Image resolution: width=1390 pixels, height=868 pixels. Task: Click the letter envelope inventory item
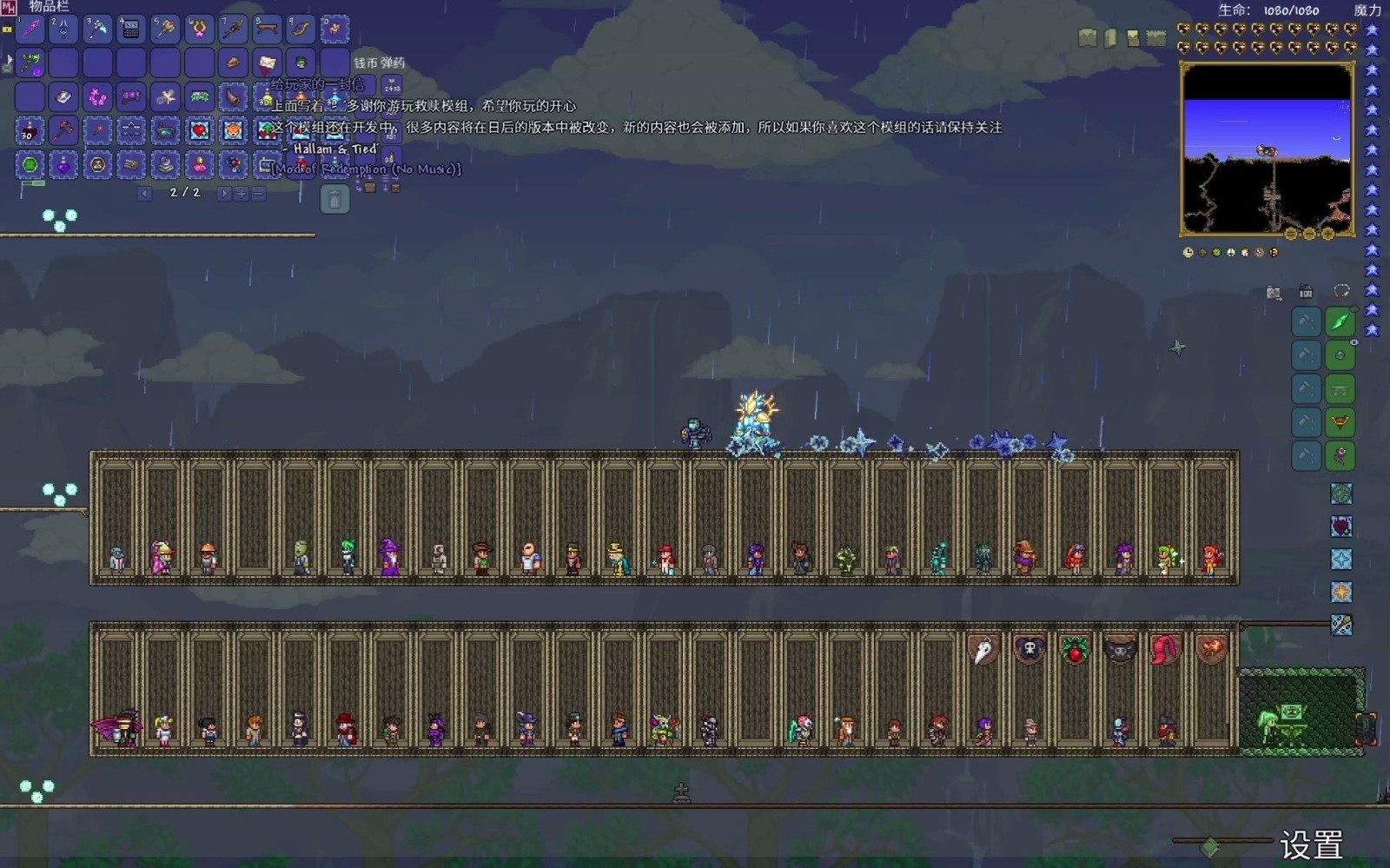click(x=267, y=63)
